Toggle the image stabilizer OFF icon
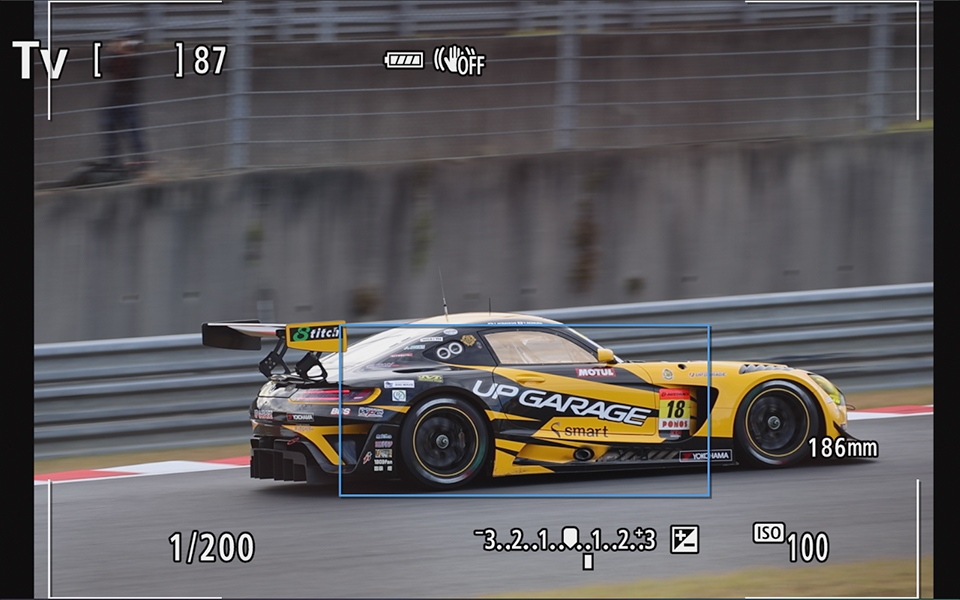This screenshot has height=600, width=960. 459,61
